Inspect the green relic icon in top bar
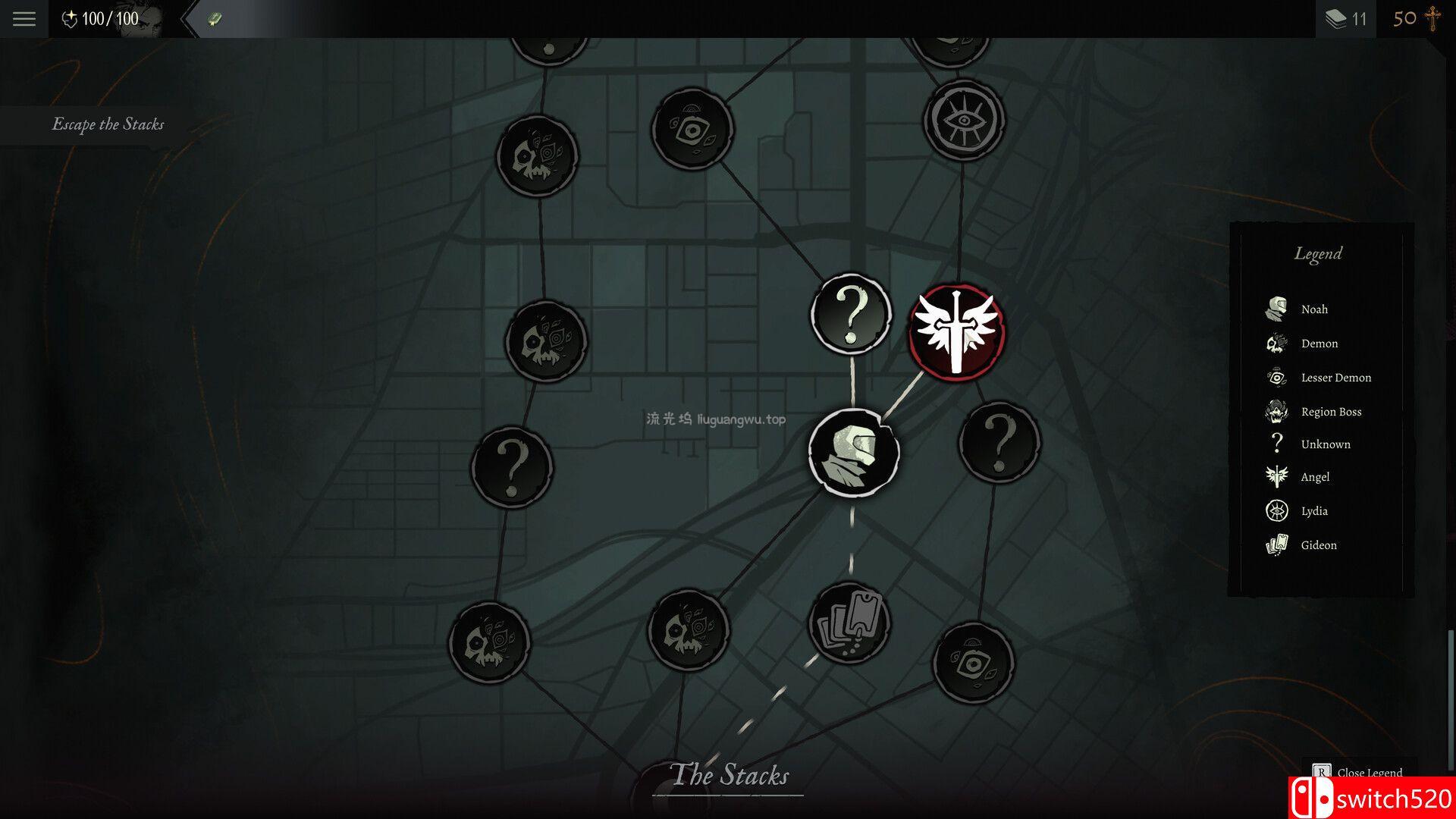Screen dimensions: 1456x819 click(215, 19)
